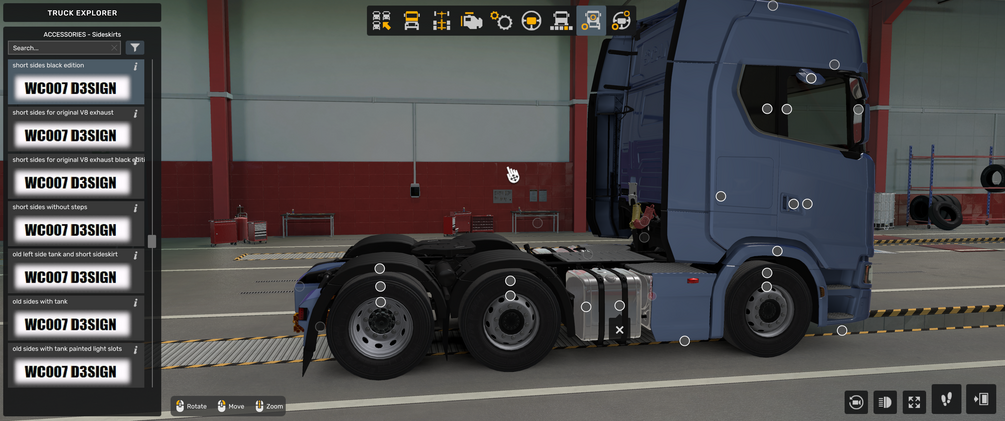
Task: Click the truck door enter icon button
Action: tap(981, 399)
